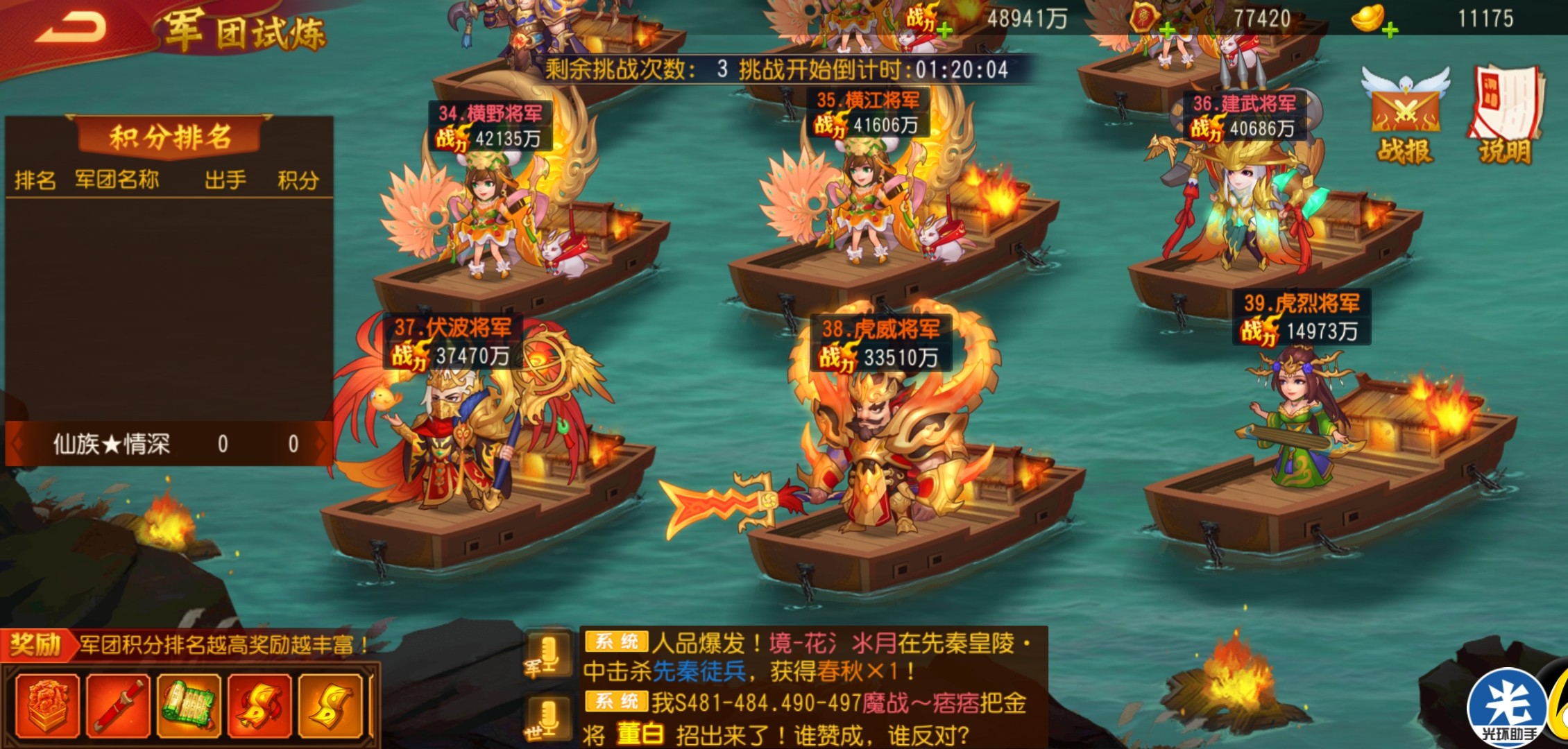View the orange jade seal reward
1568x749 pixels.
click(x=49, y=706)
